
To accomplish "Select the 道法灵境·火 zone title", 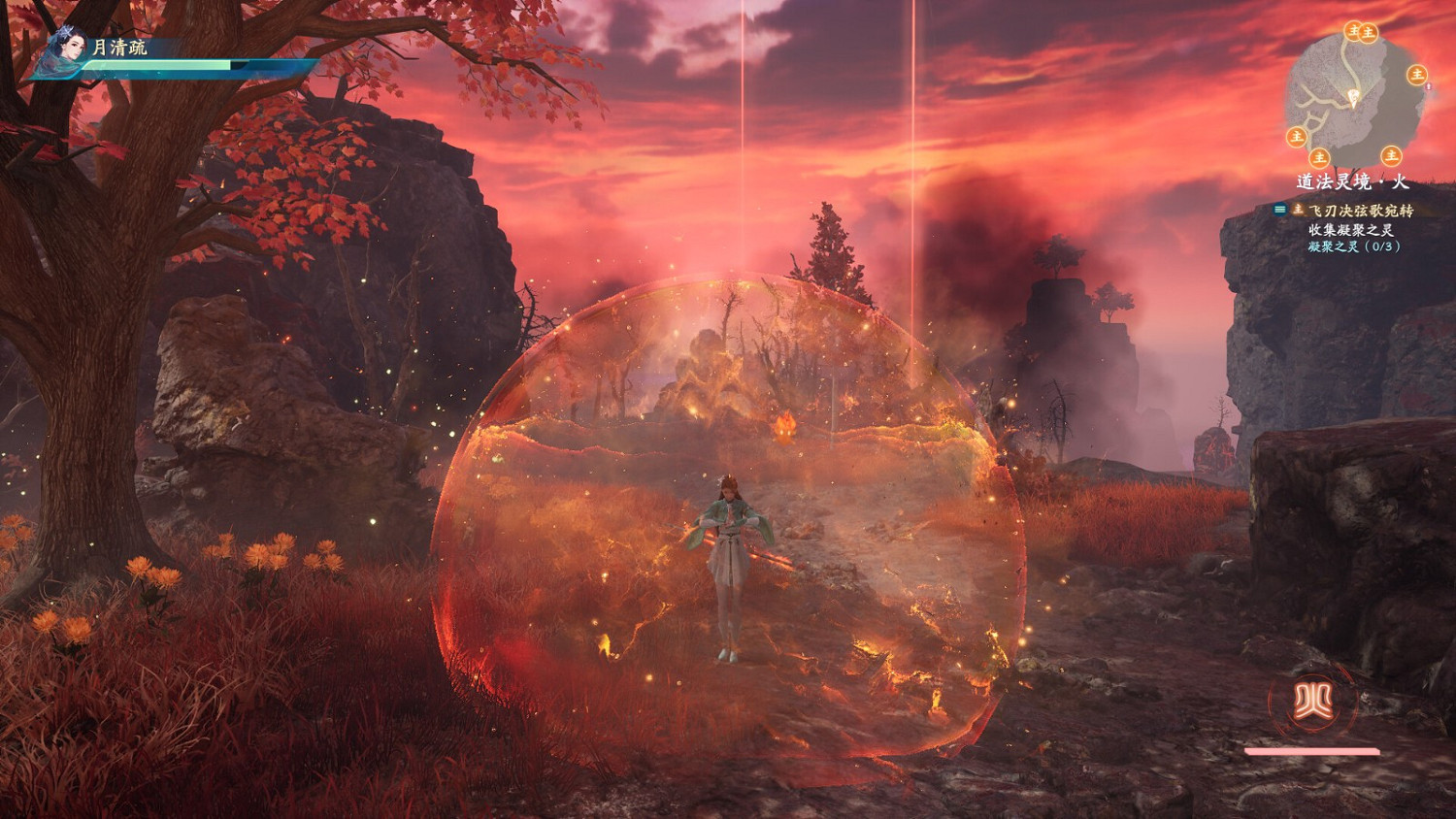I will [x=1351, y=180].
